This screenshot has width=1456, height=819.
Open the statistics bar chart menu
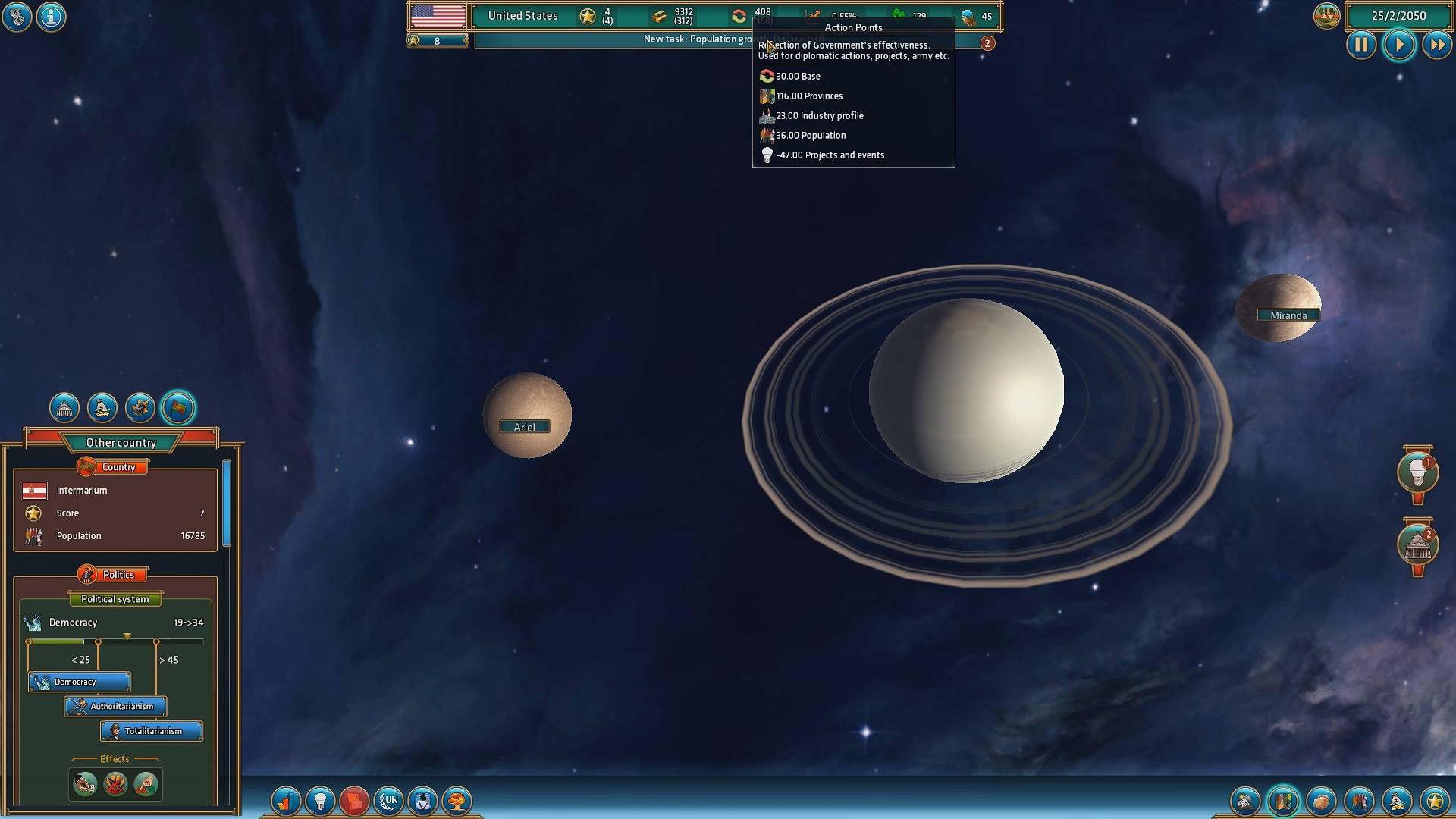[285, 800]
